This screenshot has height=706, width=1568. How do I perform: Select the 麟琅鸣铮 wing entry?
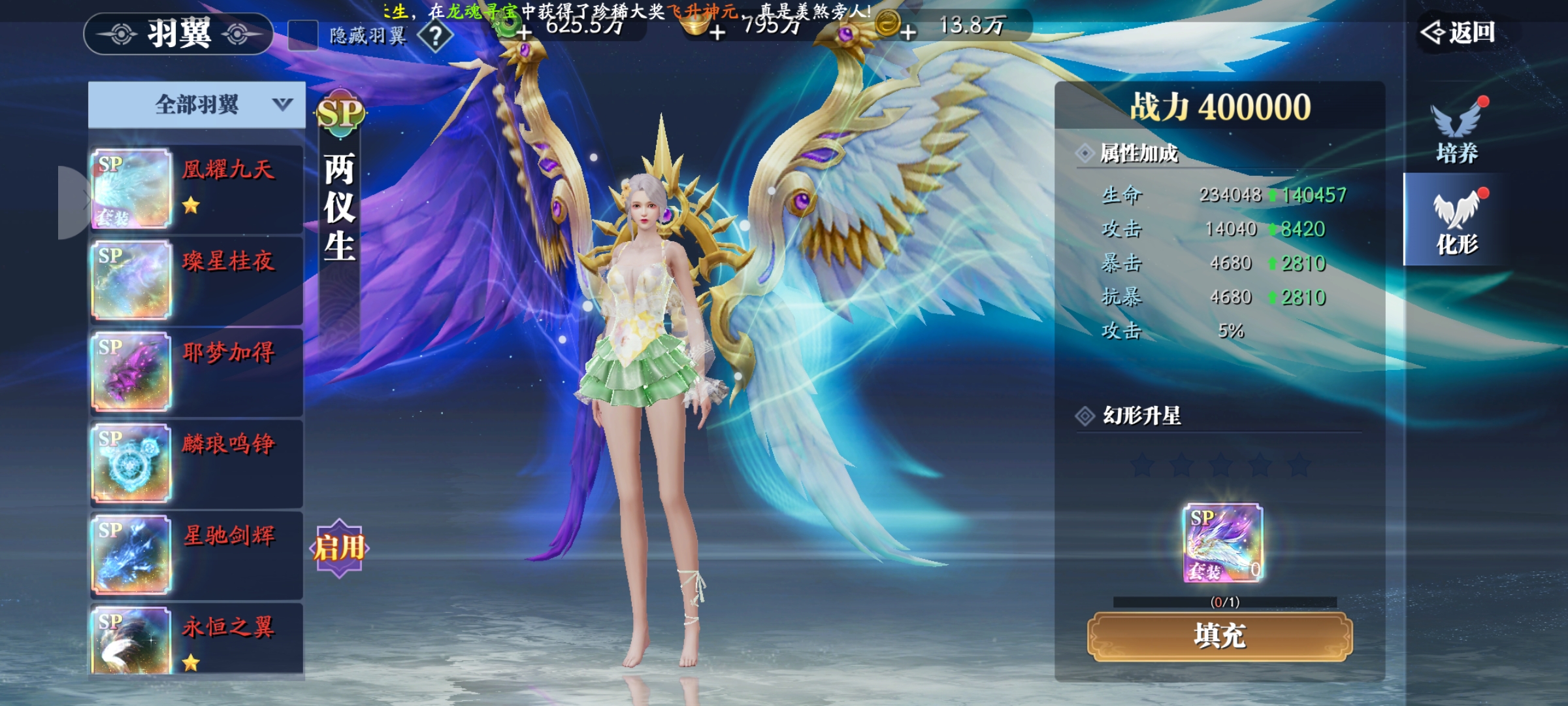tap(196, 463)
